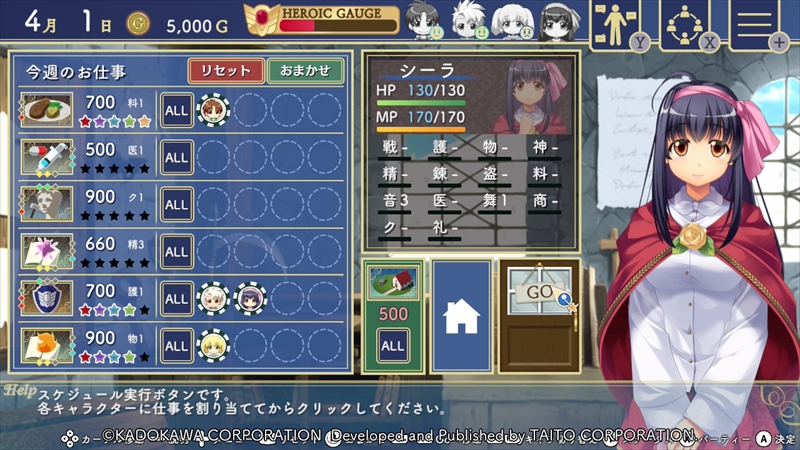Screen dimensions: 800x450
Task: Remove the brown-haired character token from cooking job
Action: [211, 108]
